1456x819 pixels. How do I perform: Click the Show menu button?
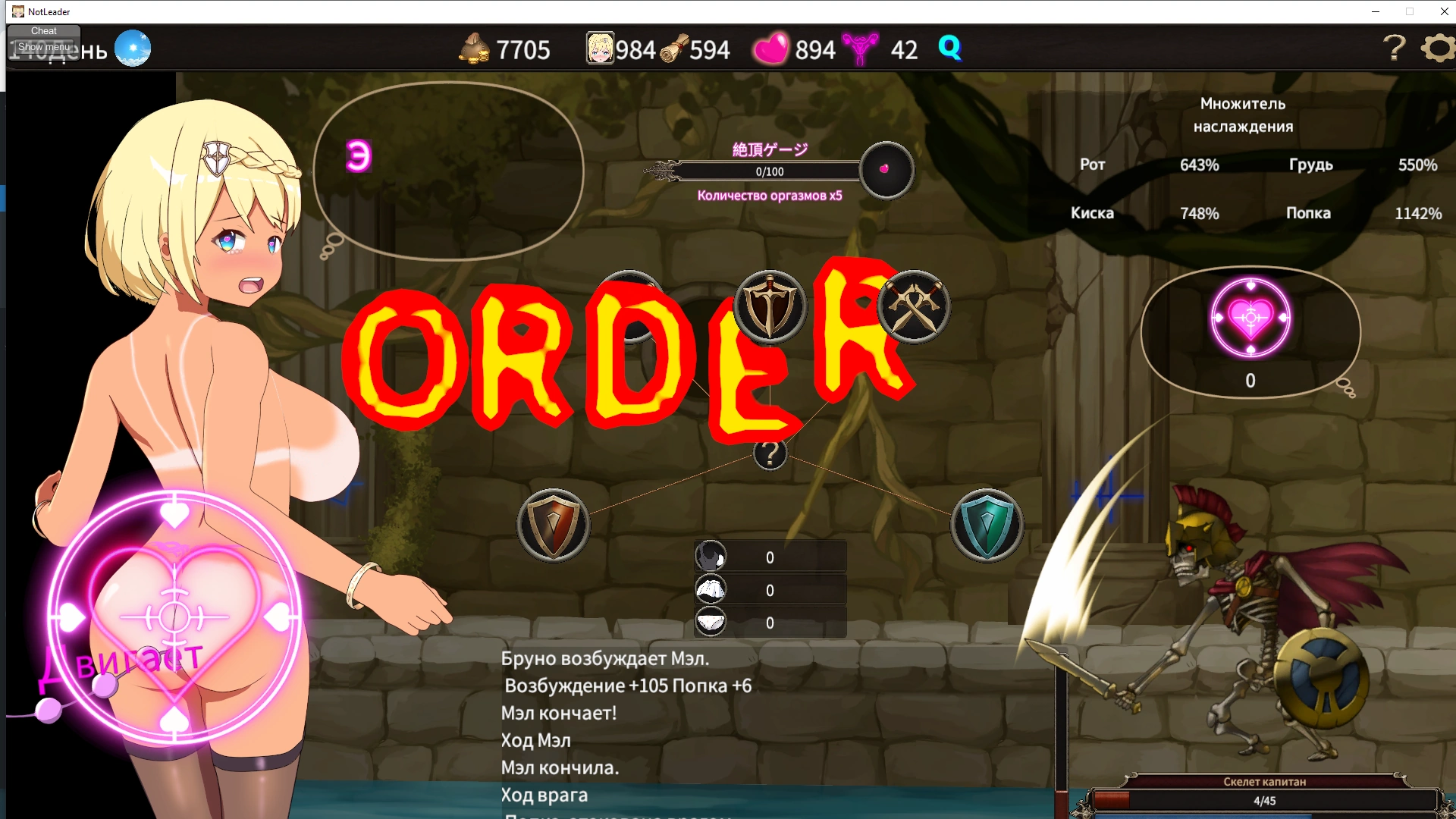44,47
